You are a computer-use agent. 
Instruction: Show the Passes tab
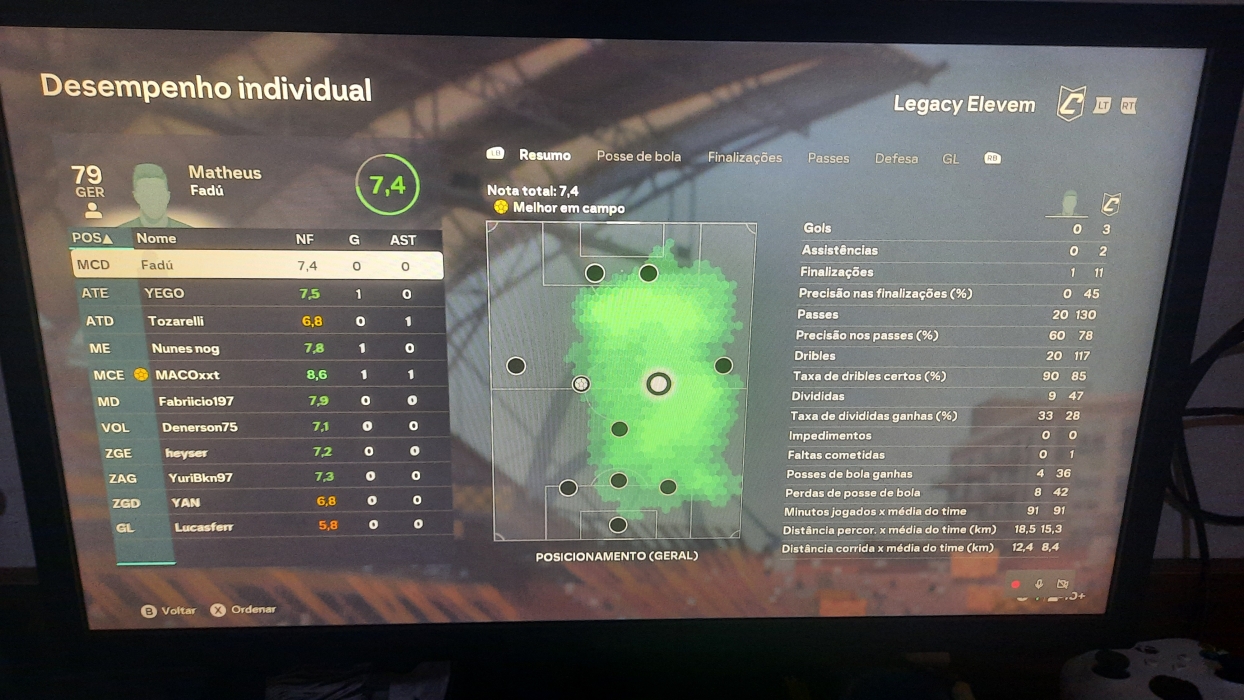tap(828, 158)
